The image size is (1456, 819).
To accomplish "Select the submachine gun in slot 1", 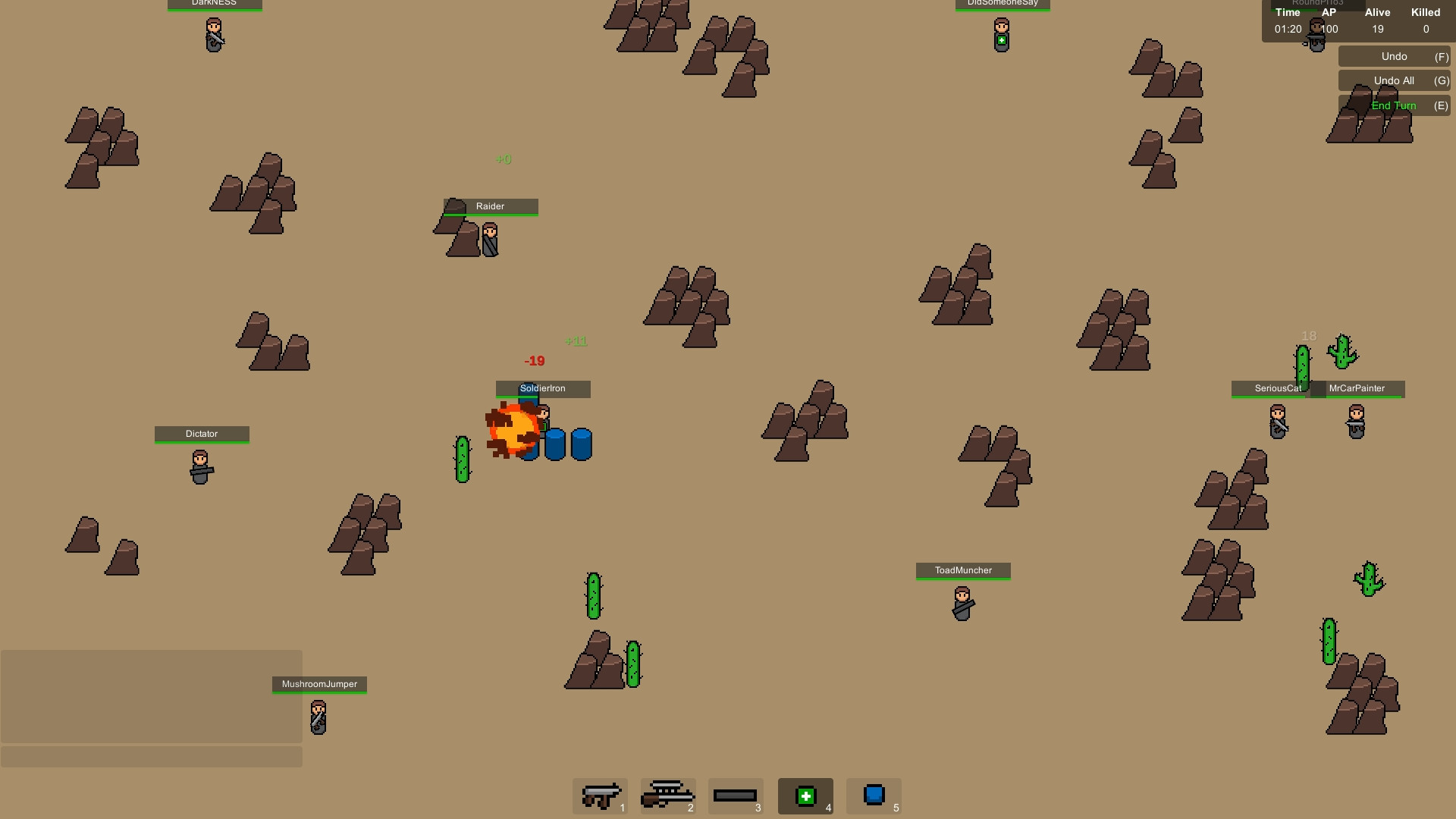I will tap(600, 795).
